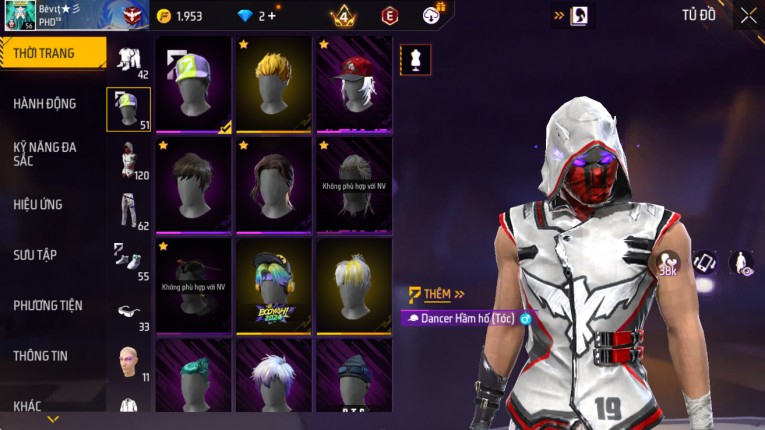The width and height of the screenshot is (765, 430).
Task: Open the THÔNG TIN tab
Action: [41, 355]
